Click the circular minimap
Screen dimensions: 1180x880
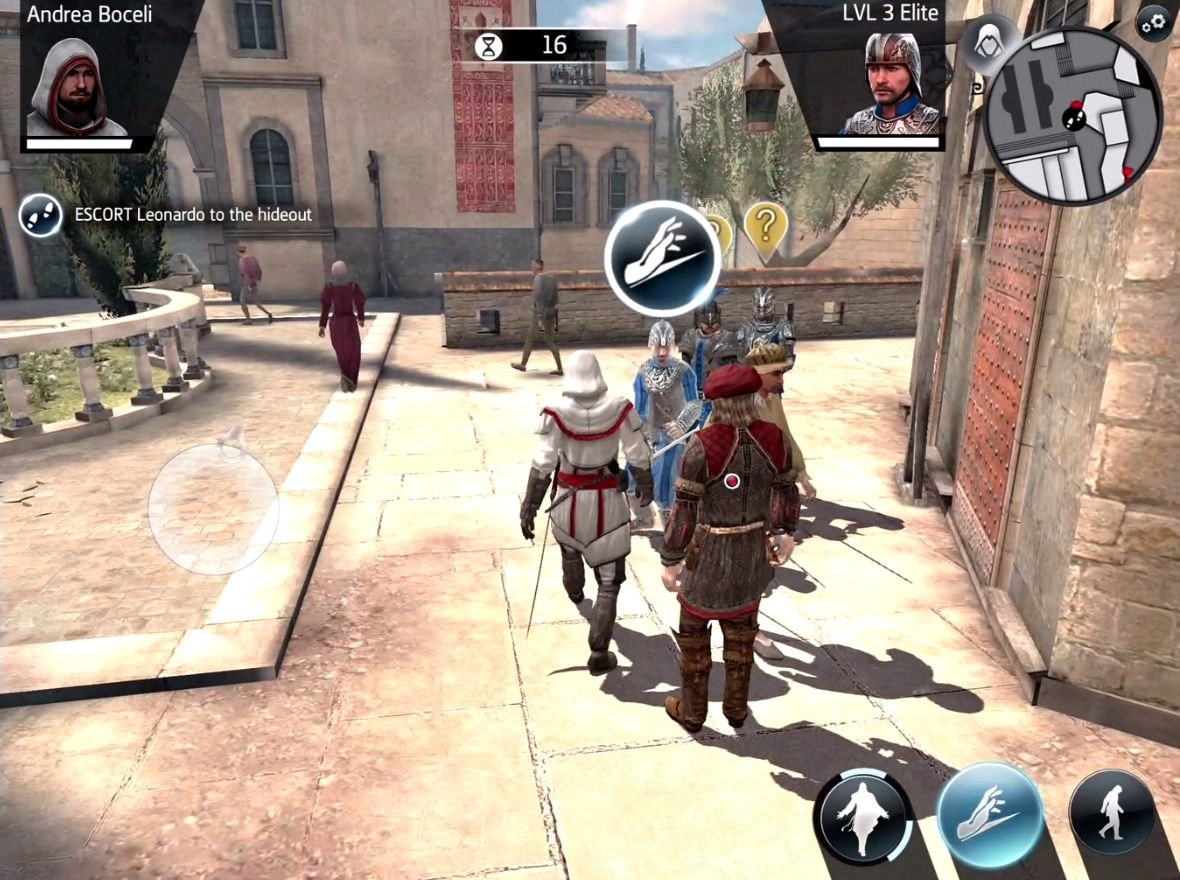1073,116
